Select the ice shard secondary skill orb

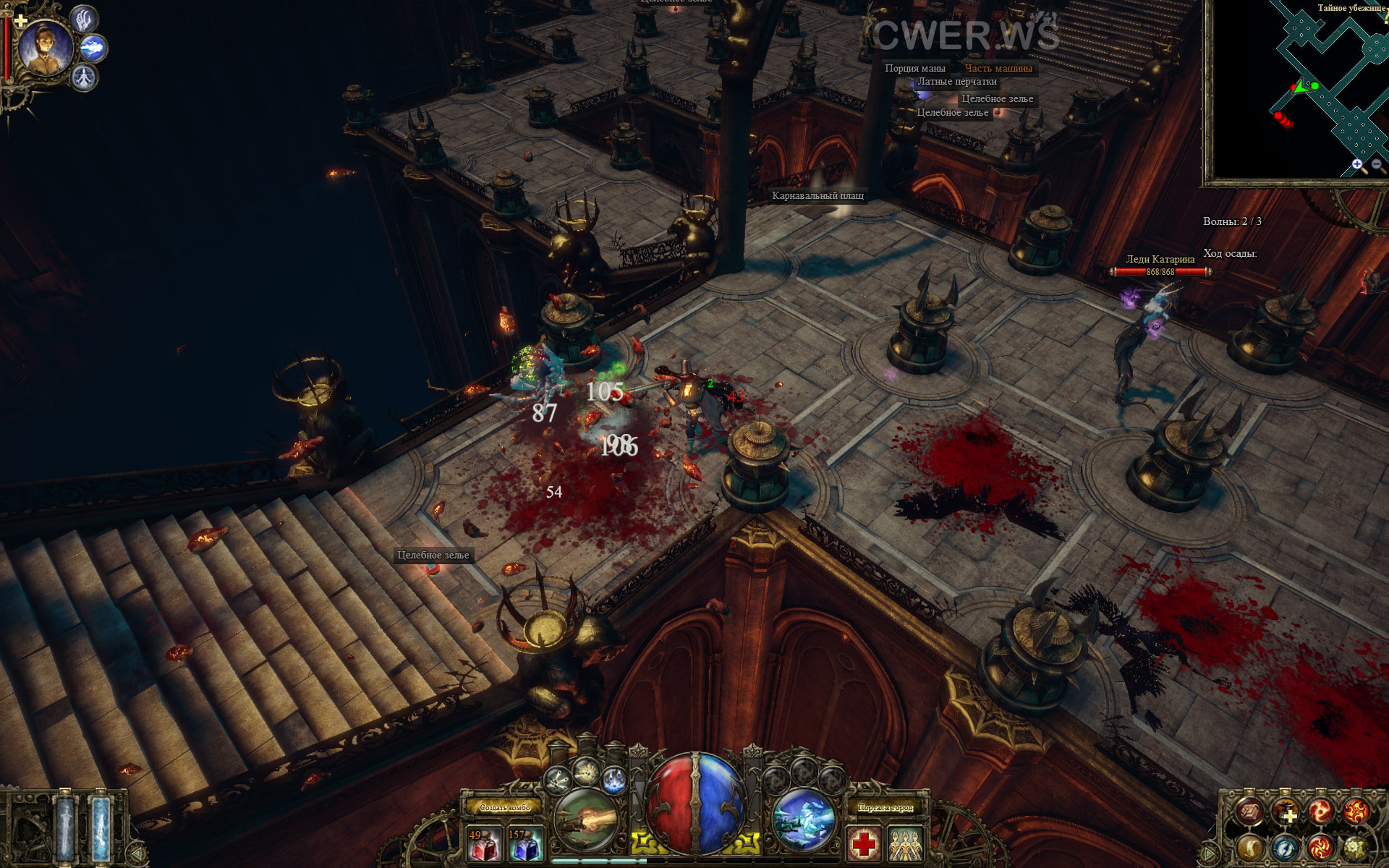pos(803,820)
